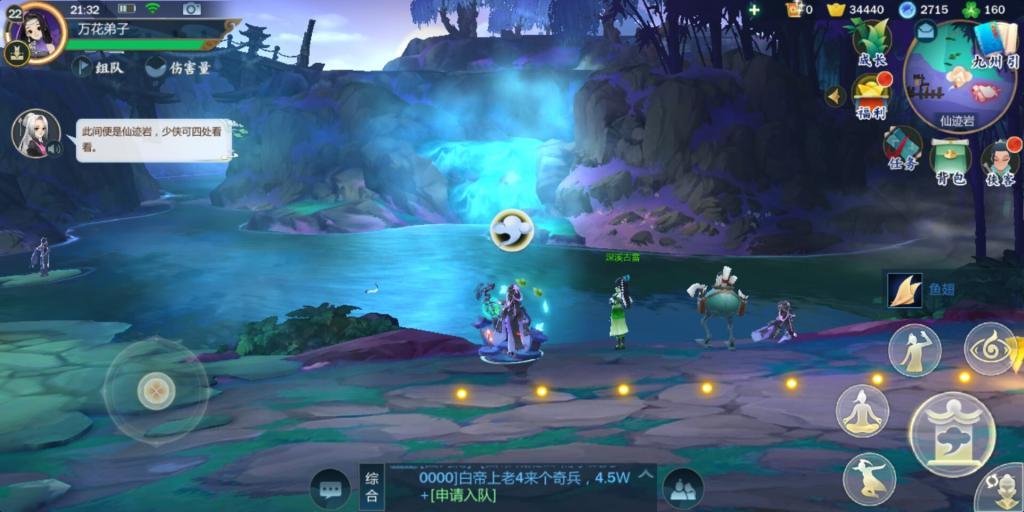Image resolution: width=1024 pixels, height=512 pixels.
Task: Tap the camera screenshot icon
Action: click(192, 9)
